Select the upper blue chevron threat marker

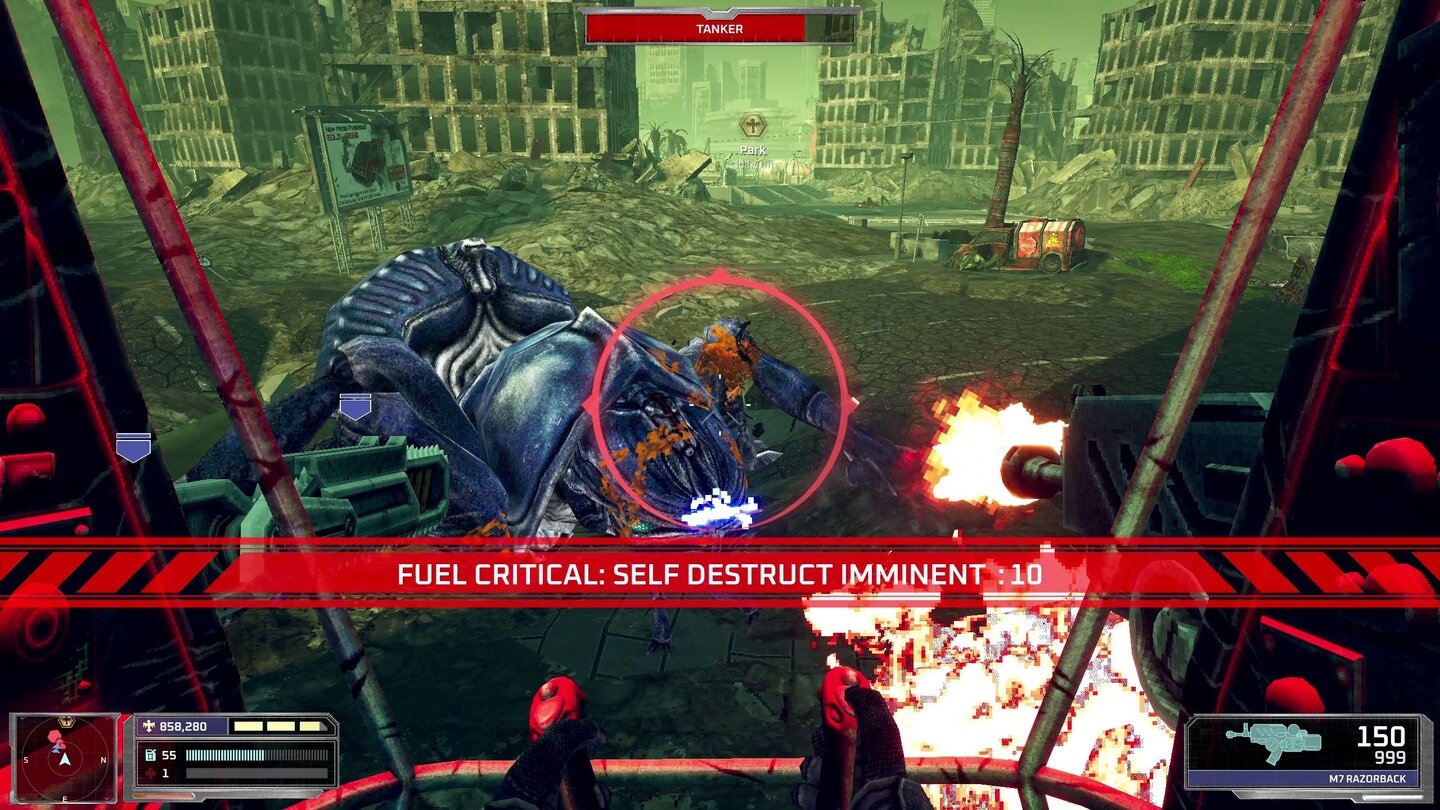click(355, 406)
